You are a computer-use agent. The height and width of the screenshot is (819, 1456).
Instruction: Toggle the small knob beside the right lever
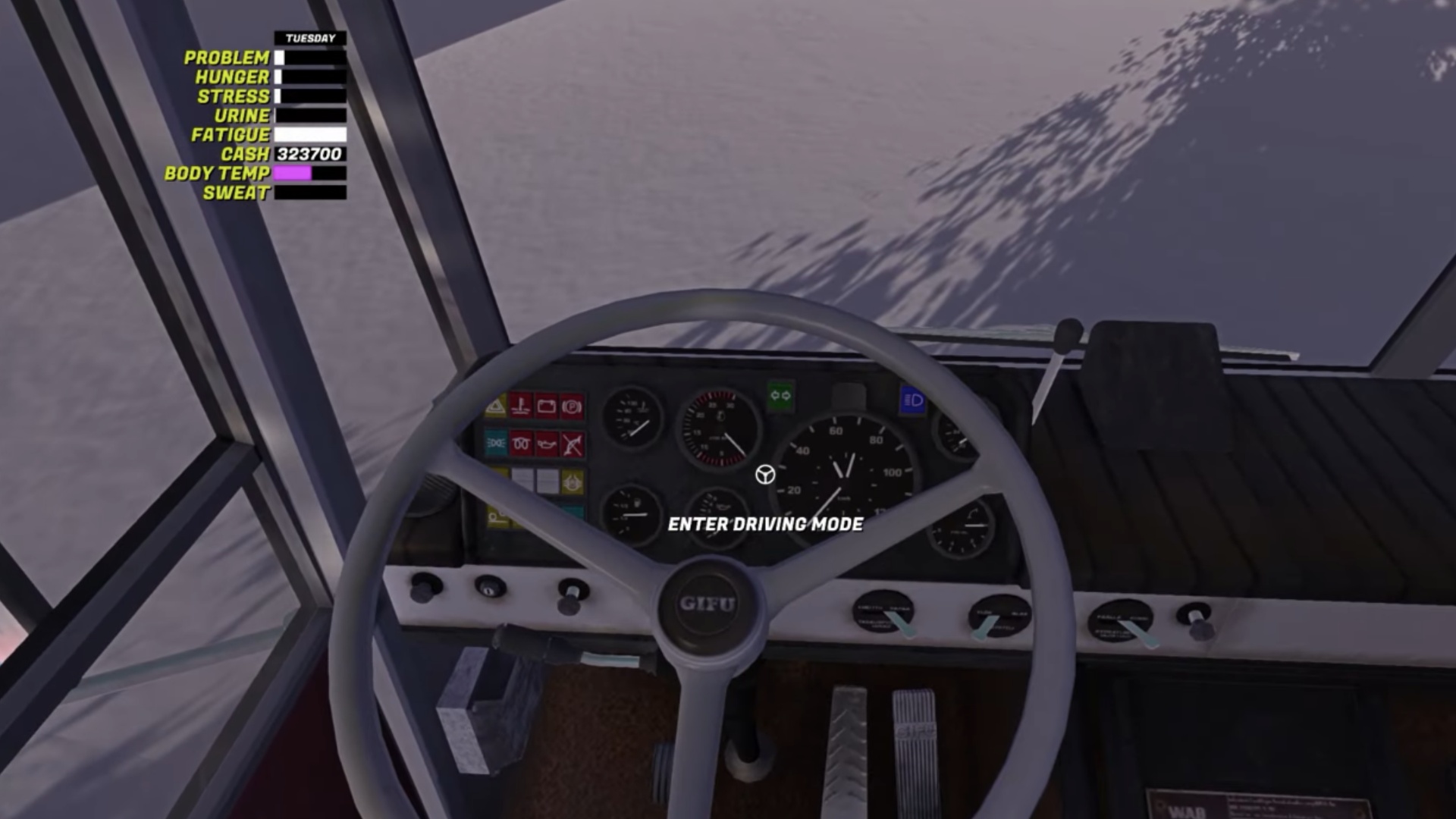pos(1198,628)
